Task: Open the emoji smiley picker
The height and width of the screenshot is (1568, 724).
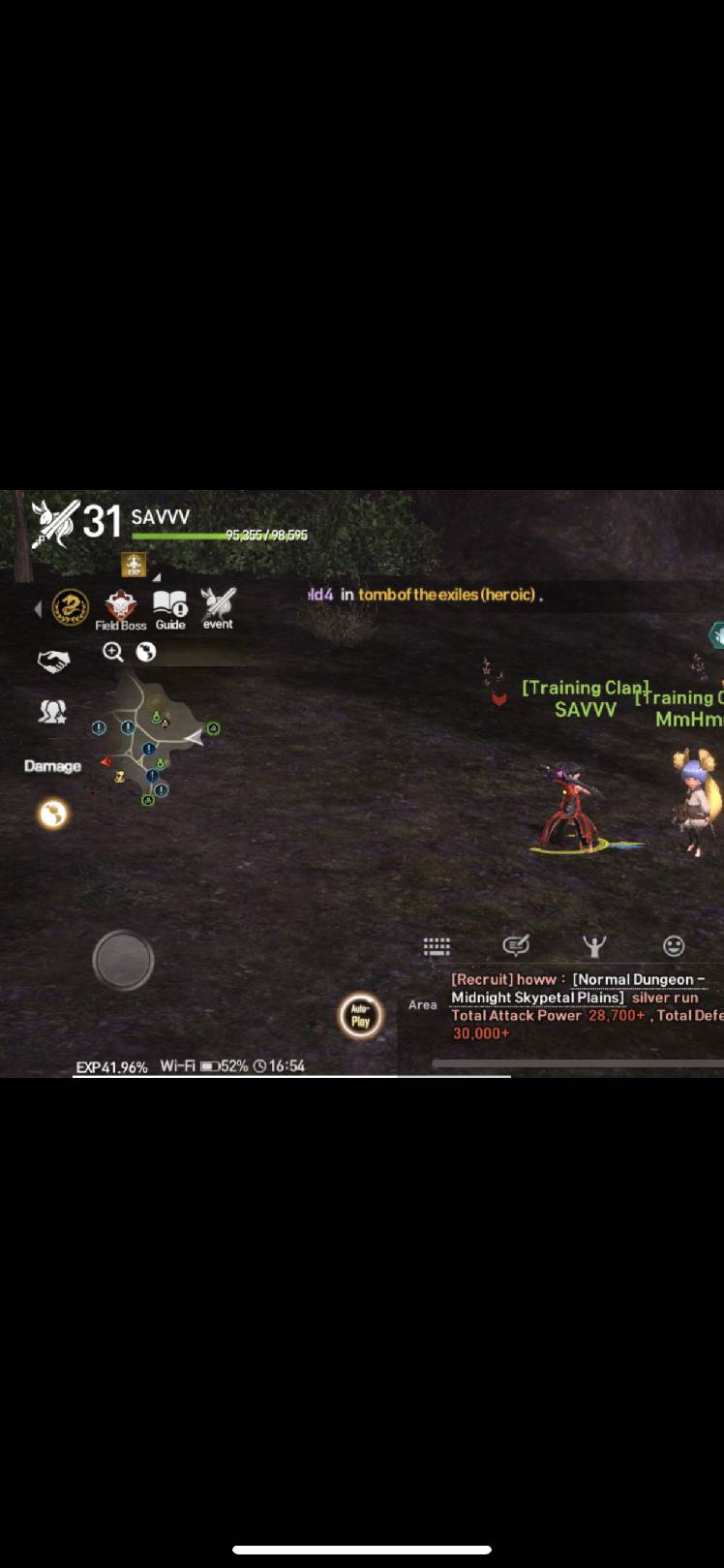Action: (674, 946)
